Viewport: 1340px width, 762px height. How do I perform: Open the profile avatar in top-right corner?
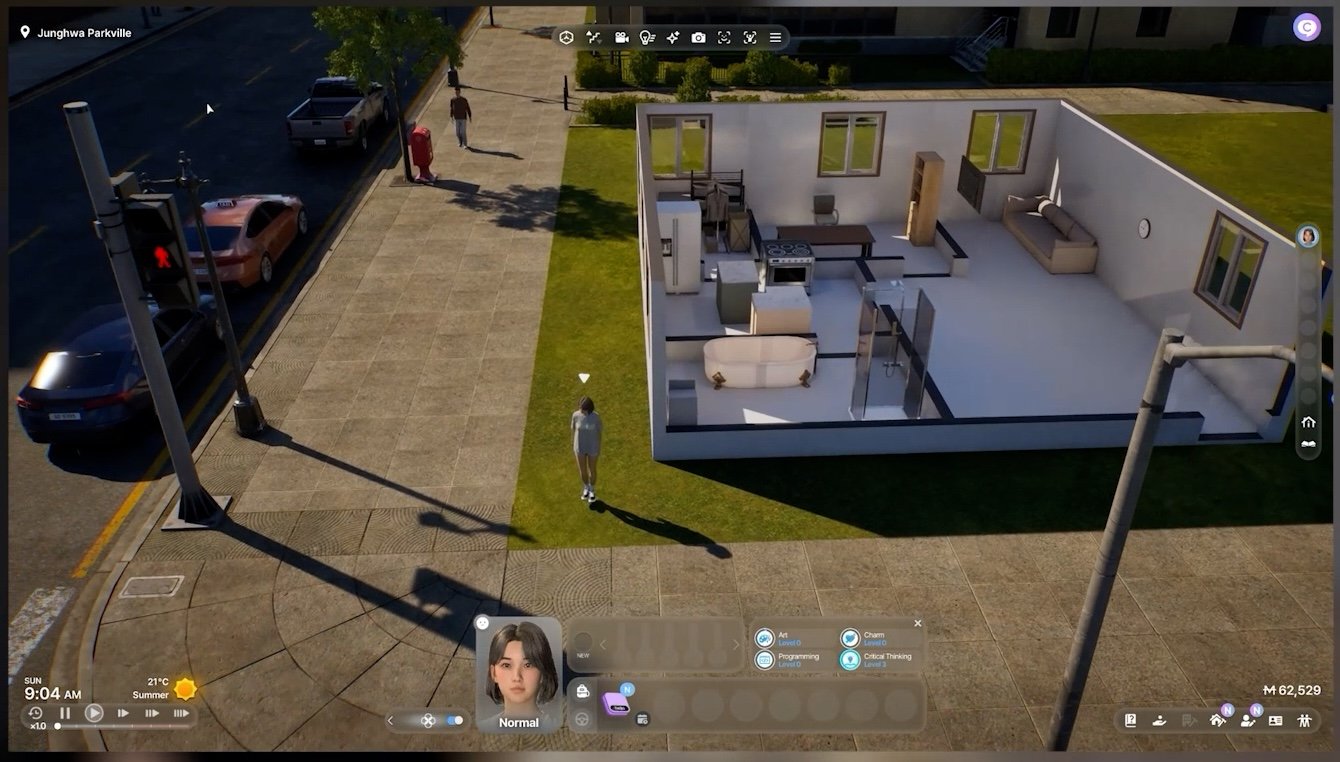(x=1306, y=28)
